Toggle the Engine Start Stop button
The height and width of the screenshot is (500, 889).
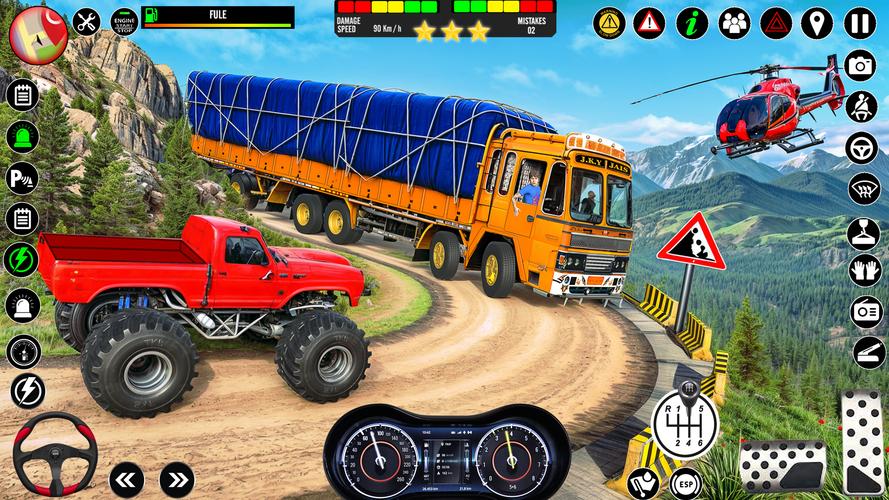(x=124, y=22)
